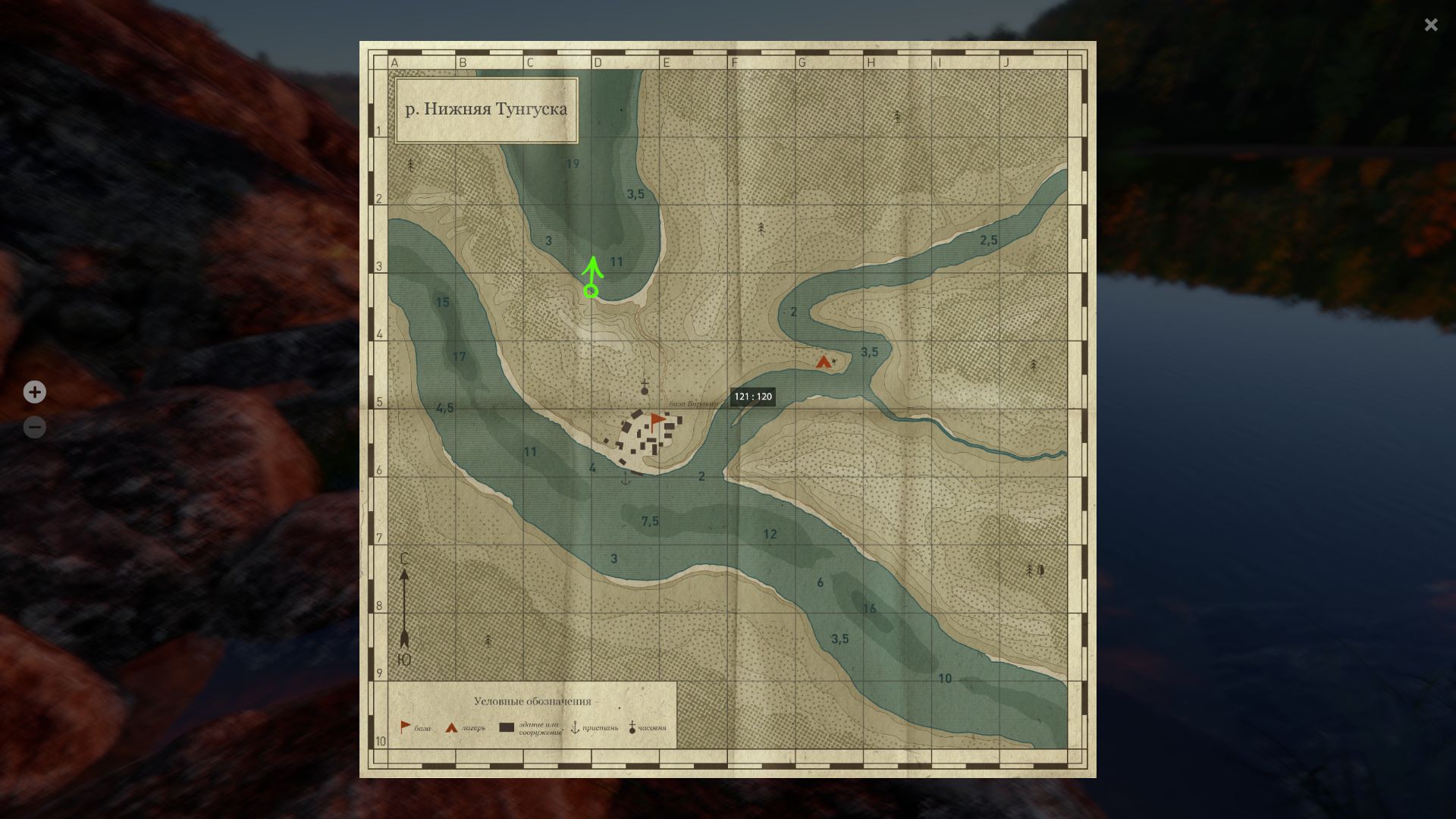Zoom in using the plus button
Screen dimensions: 1456x819
pyautogui.click(x=34, y=392)
